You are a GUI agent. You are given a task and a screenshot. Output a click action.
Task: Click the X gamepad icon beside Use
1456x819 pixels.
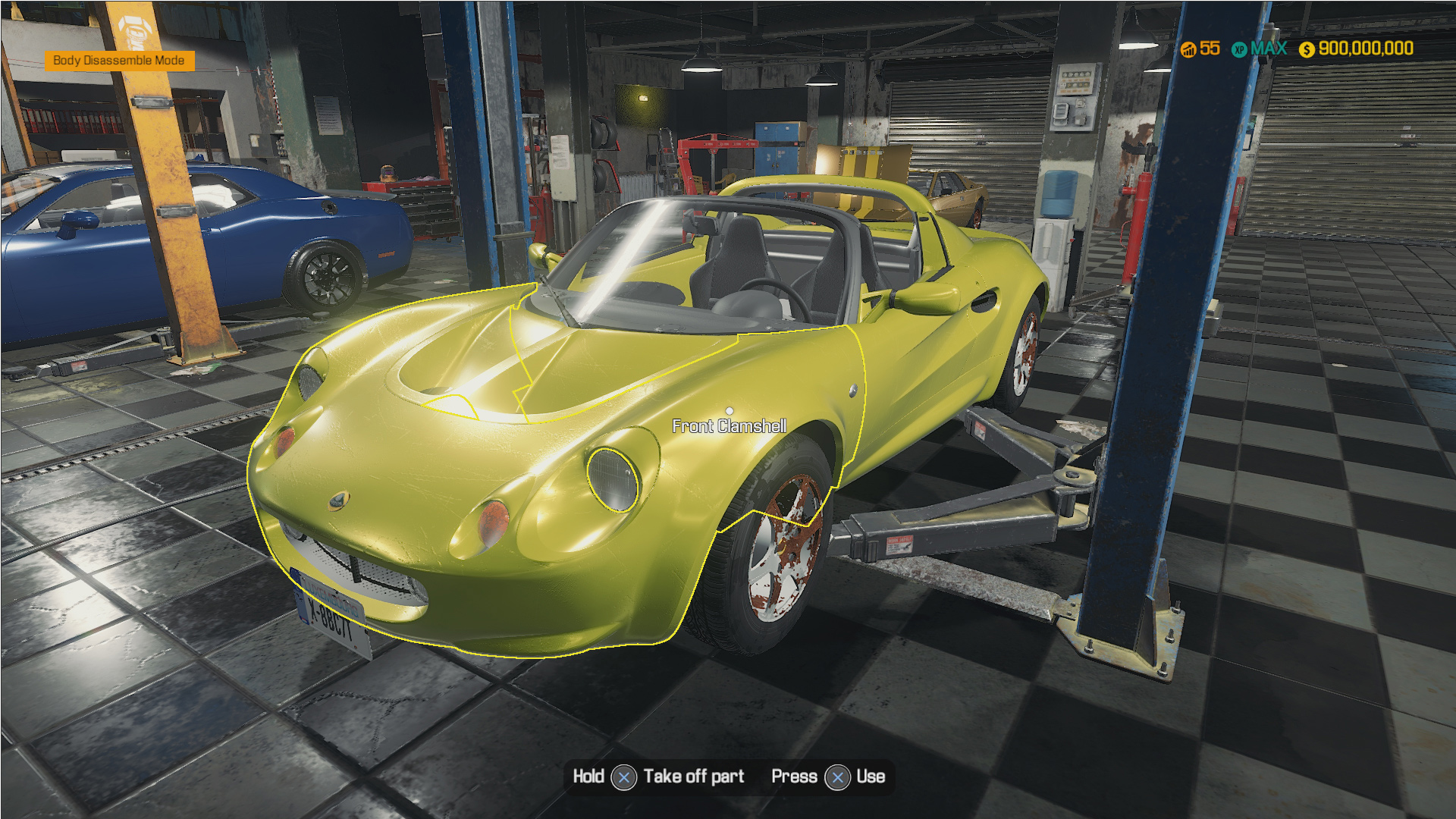click(836, 777)
